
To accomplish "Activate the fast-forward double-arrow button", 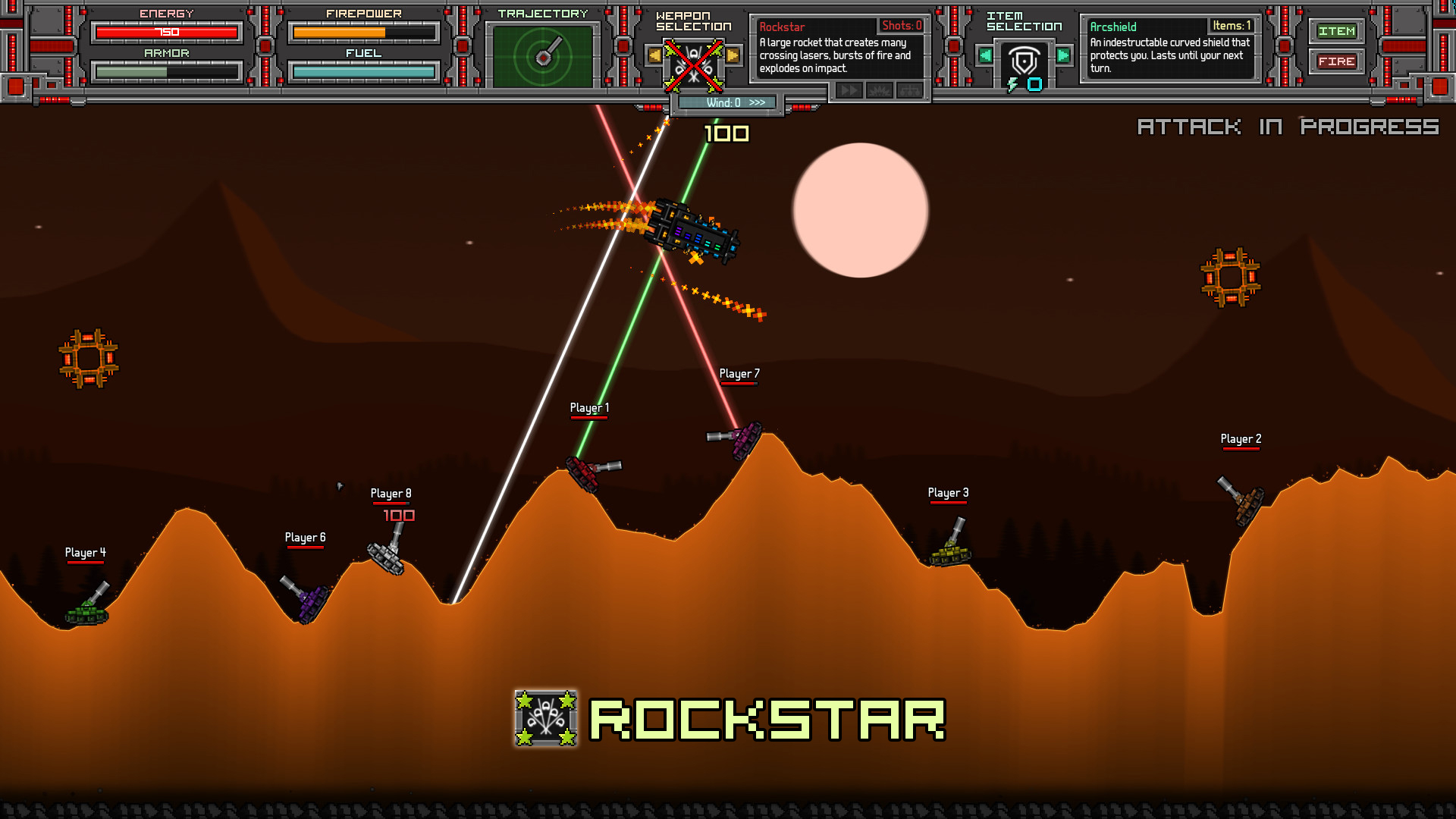I will [x=849, y=91].
